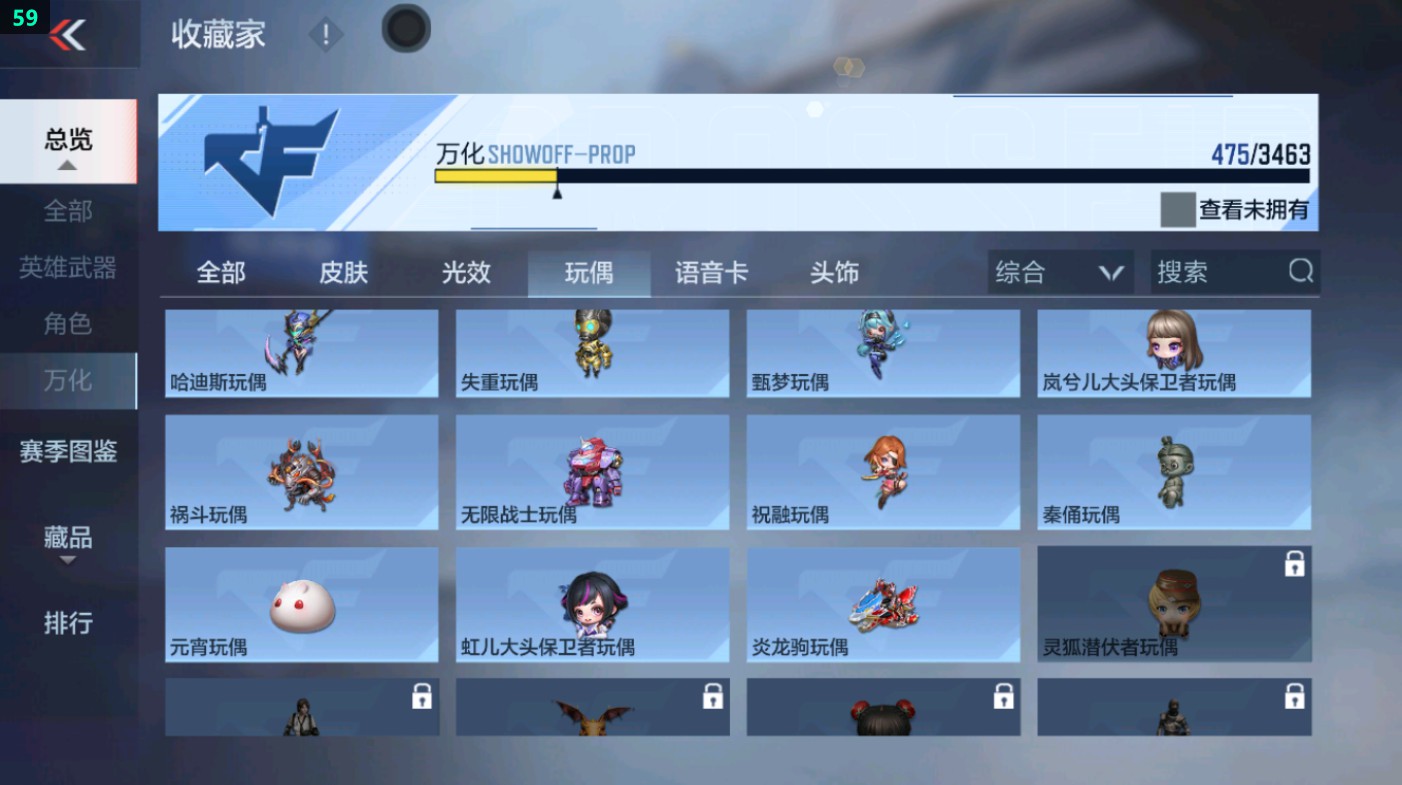
Task: Switch to the 皮肤 tab
Action: (x=342, y=271)
